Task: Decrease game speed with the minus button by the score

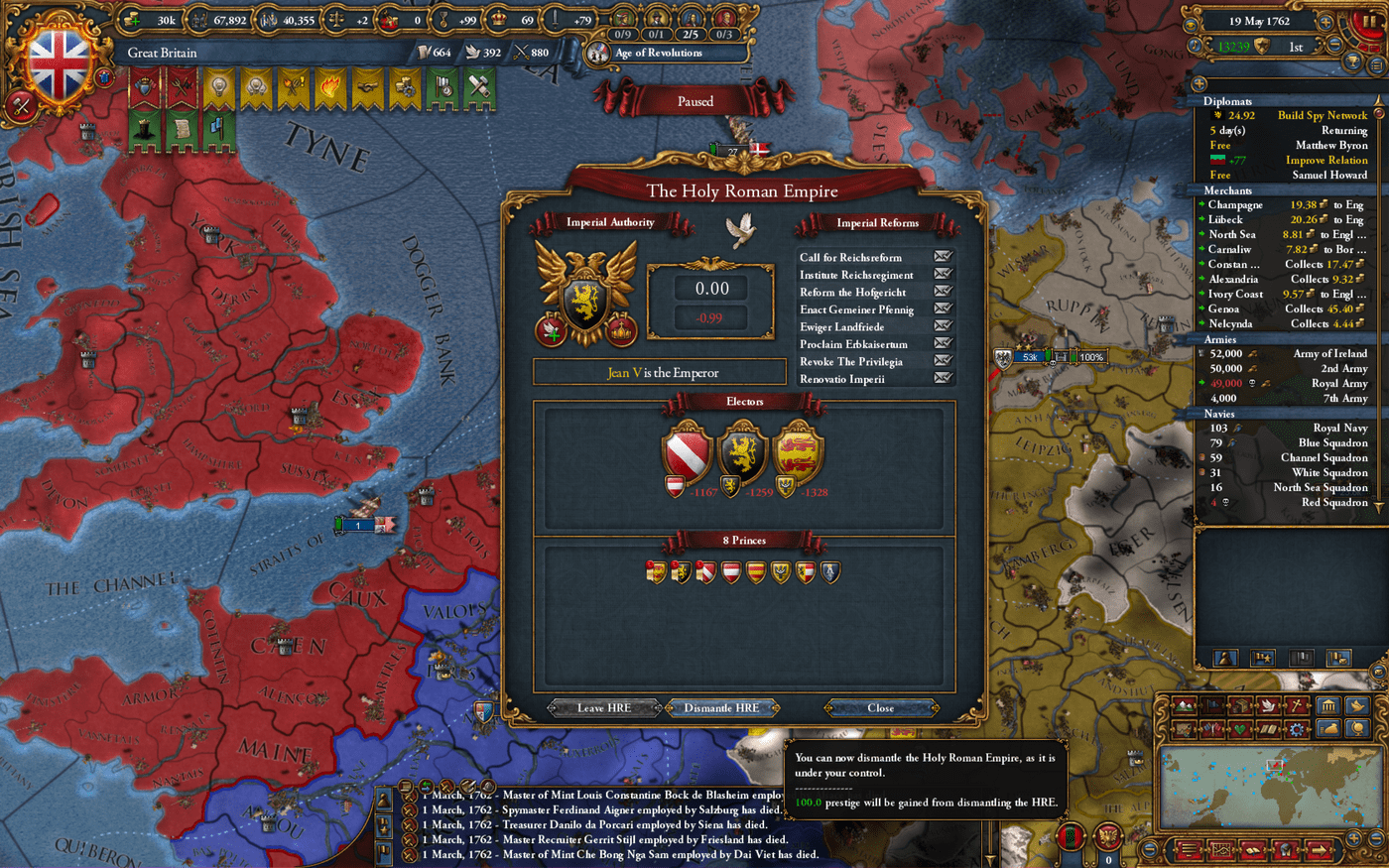Action: coord(1335,46)
